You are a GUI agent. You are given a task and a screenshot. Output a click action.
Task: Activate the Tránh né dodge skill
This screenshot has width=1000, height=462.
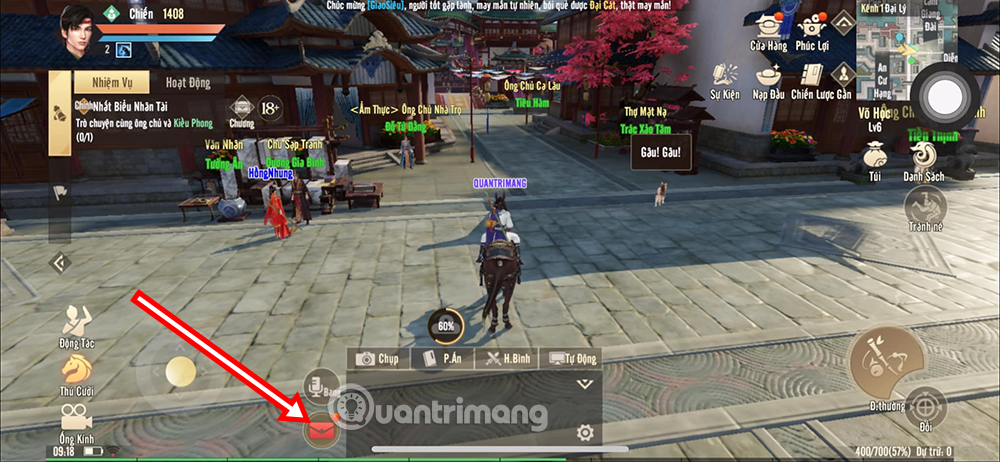[x=924, y=208]
